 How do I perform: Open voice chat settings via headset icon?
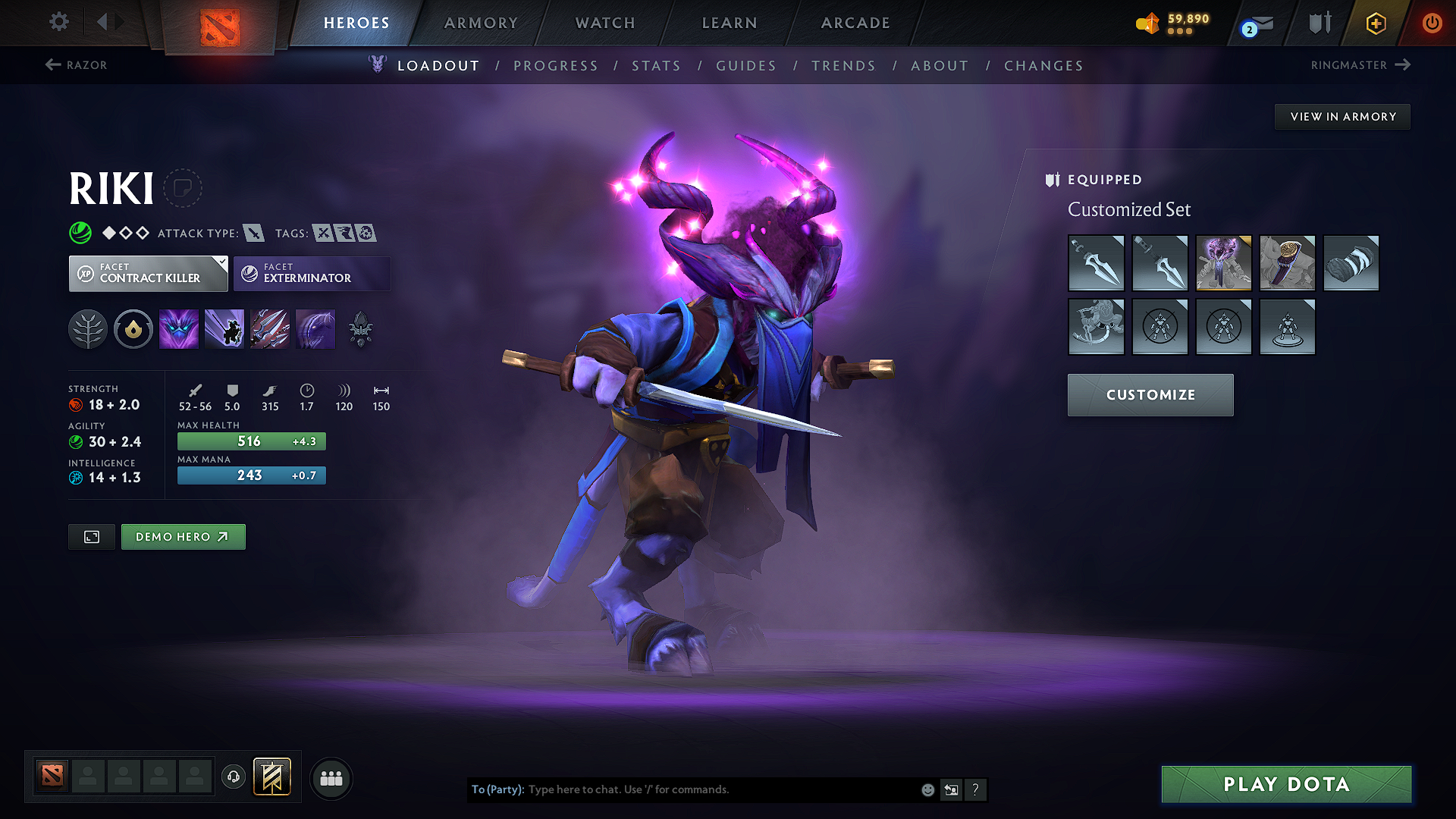tap(234, 777)
